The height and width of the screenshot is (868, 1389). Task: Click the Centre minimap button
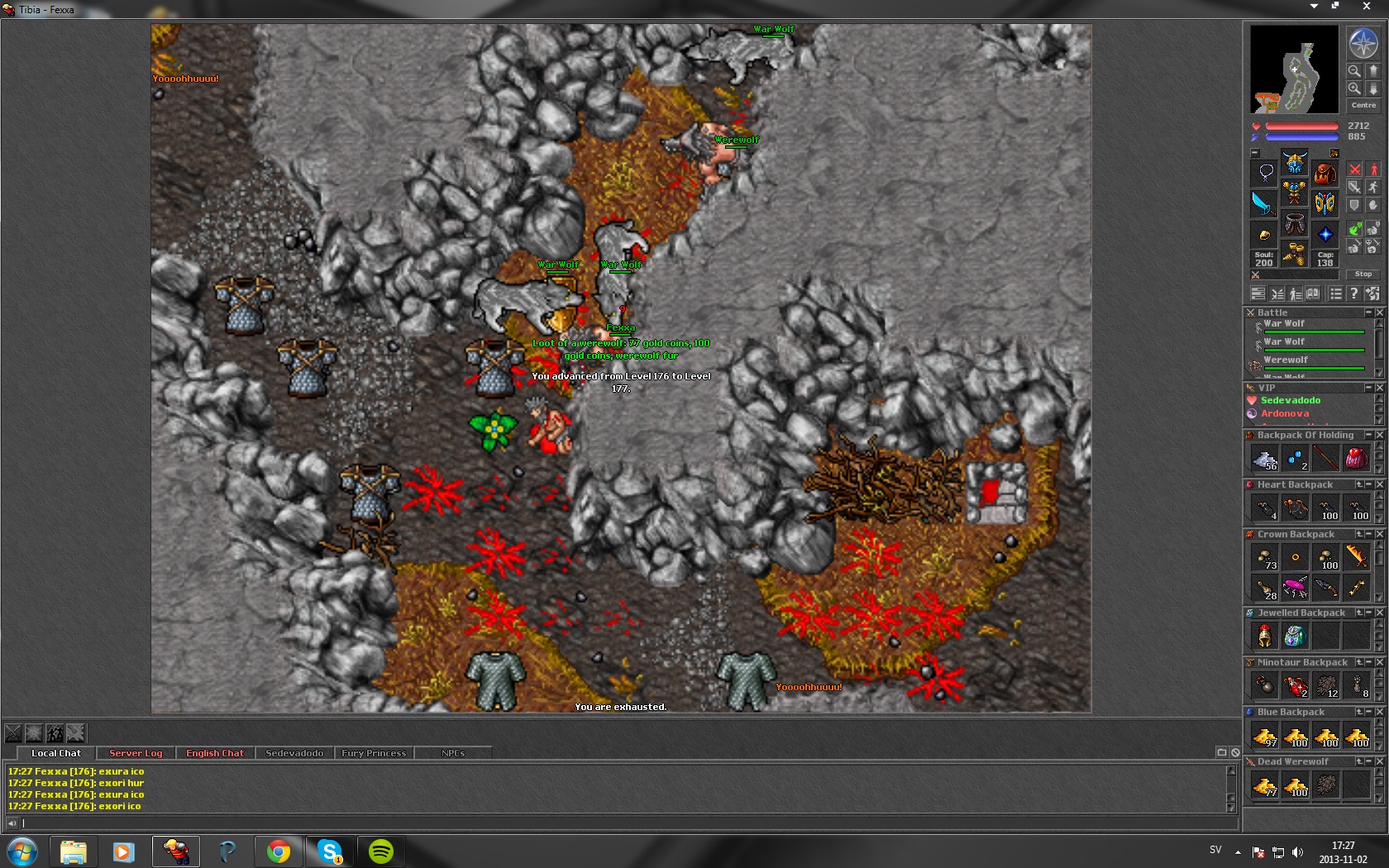point(1363,105)
